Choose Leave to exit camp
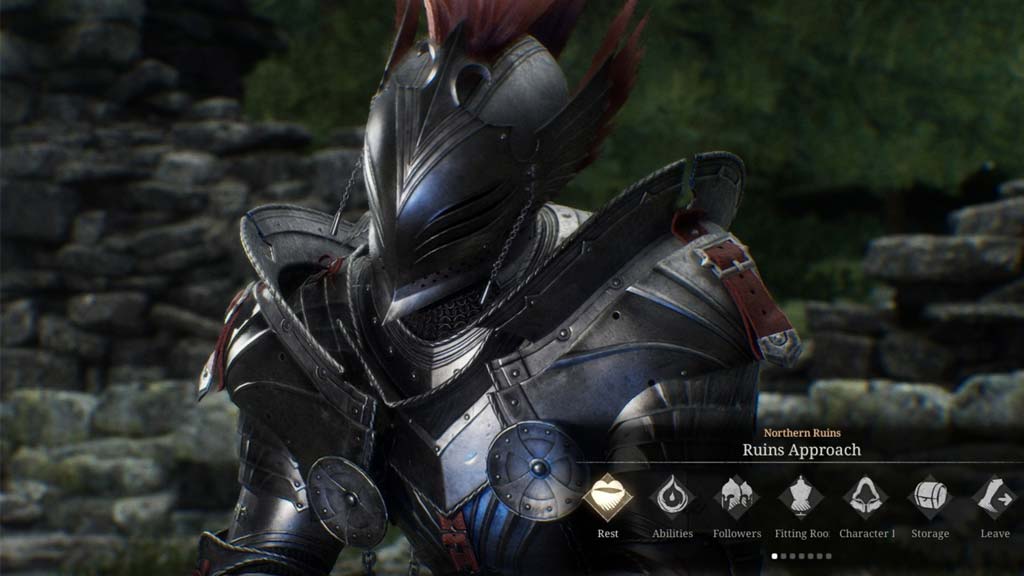The image size is (1024, 576). [994, 497]
